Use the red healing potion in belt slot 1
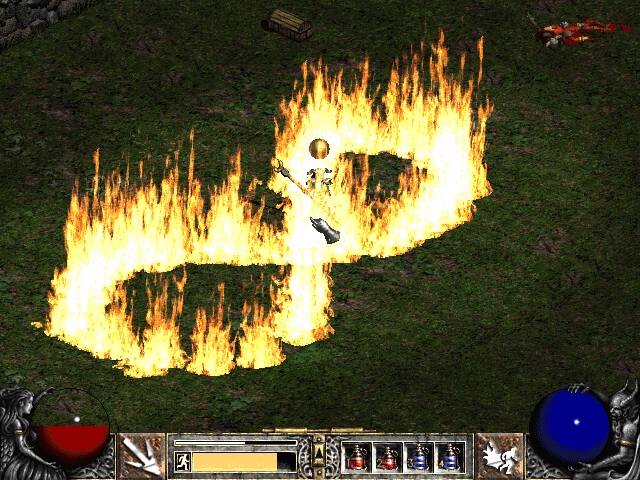The width and height of the screenshot is (640, 480). (x=356, y=457)
